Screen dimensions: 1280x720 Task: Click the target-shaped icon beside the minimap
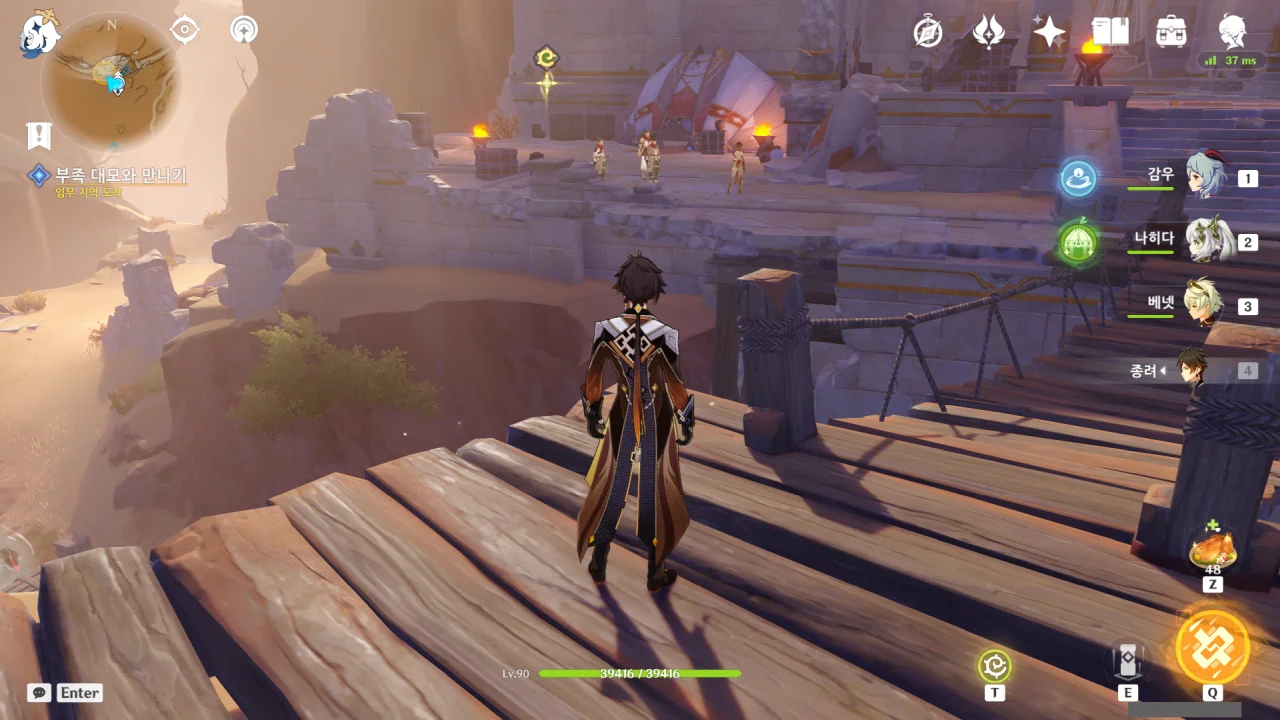tap(185, 30)
